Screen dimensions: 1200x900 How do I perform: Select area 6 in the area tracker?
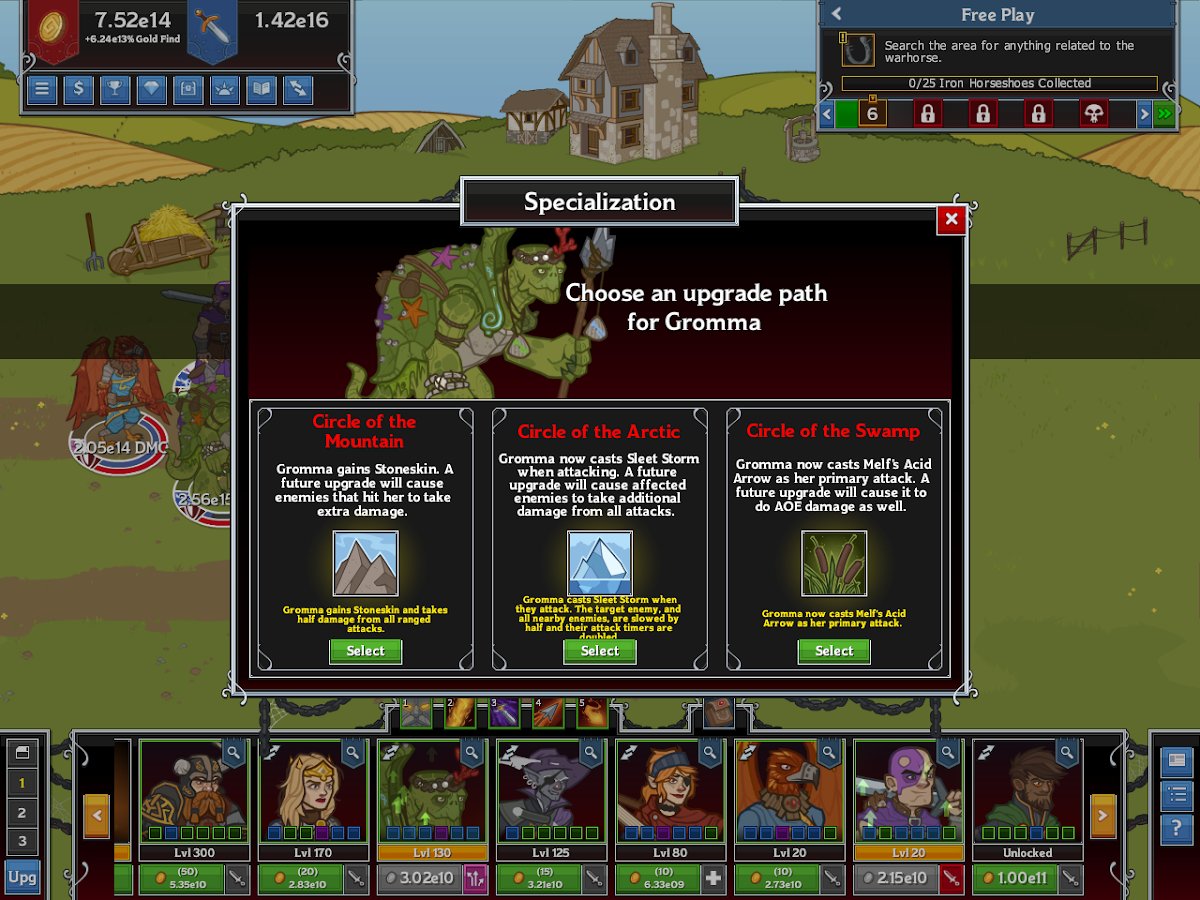click(872, 114)
